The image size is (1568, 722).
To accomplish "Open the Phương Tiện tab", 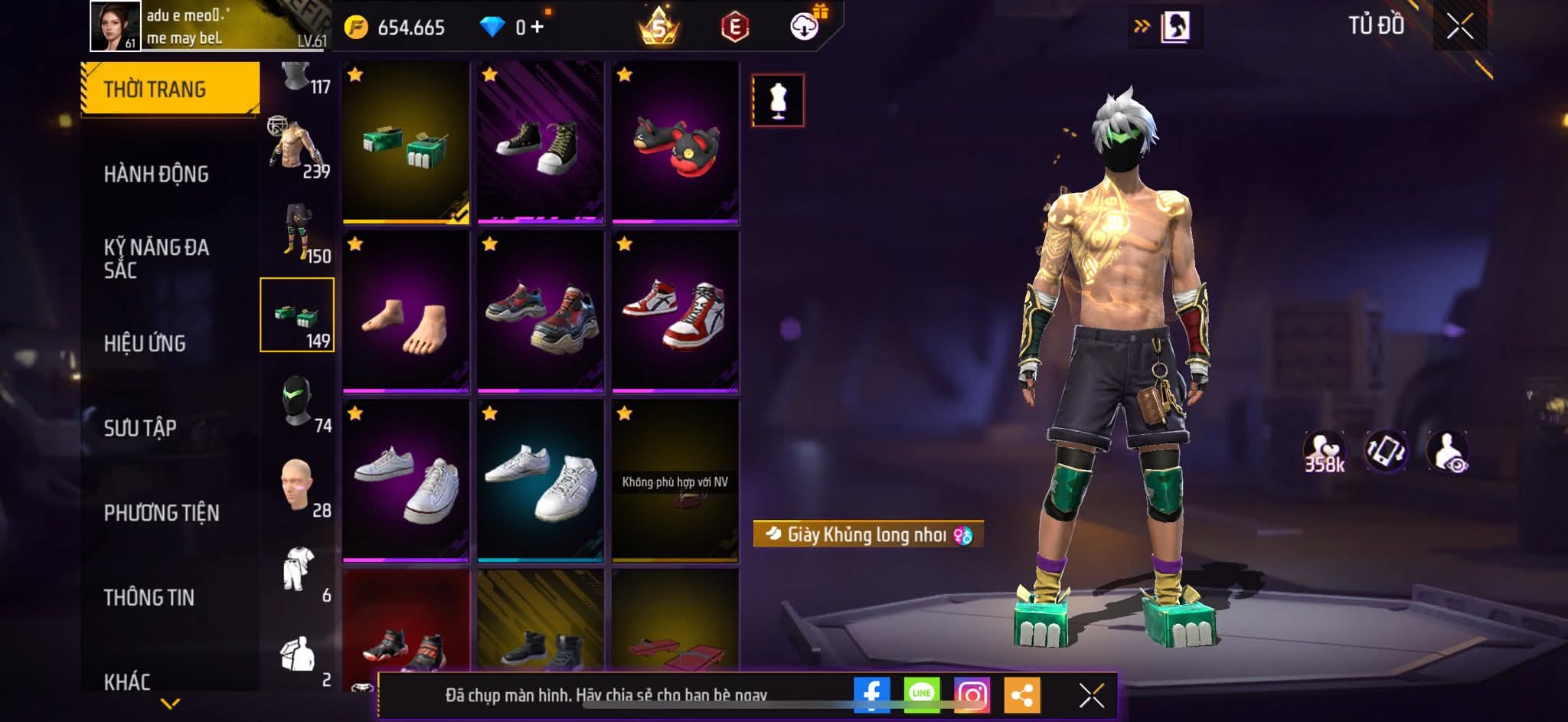I will point(162,513).
